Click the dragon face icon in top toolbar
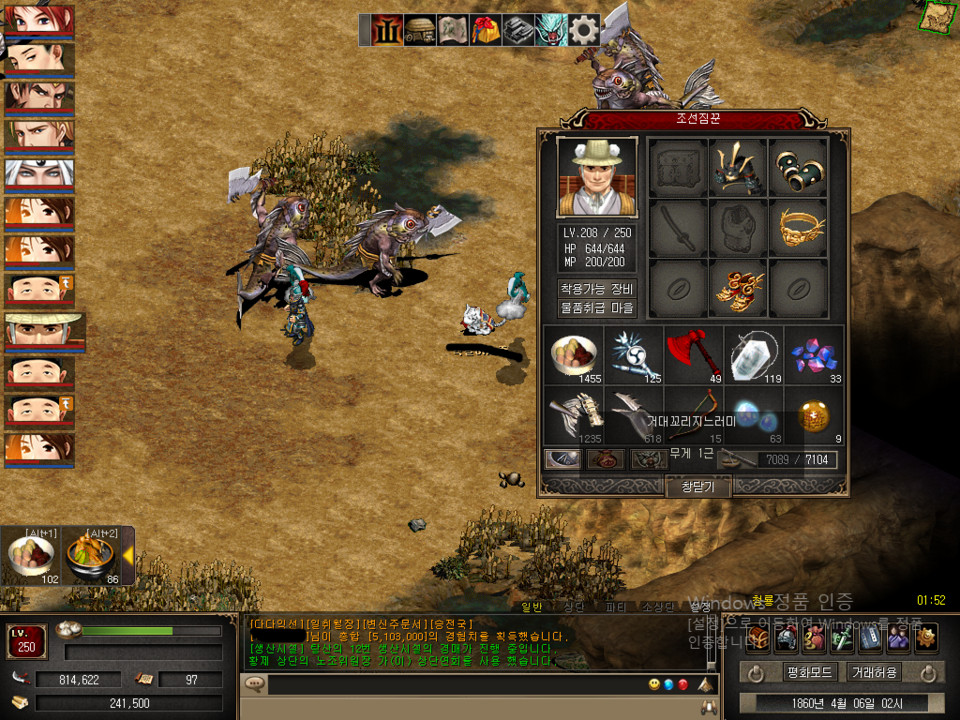Viewport: 960px width, 720px height. [551, 30]
